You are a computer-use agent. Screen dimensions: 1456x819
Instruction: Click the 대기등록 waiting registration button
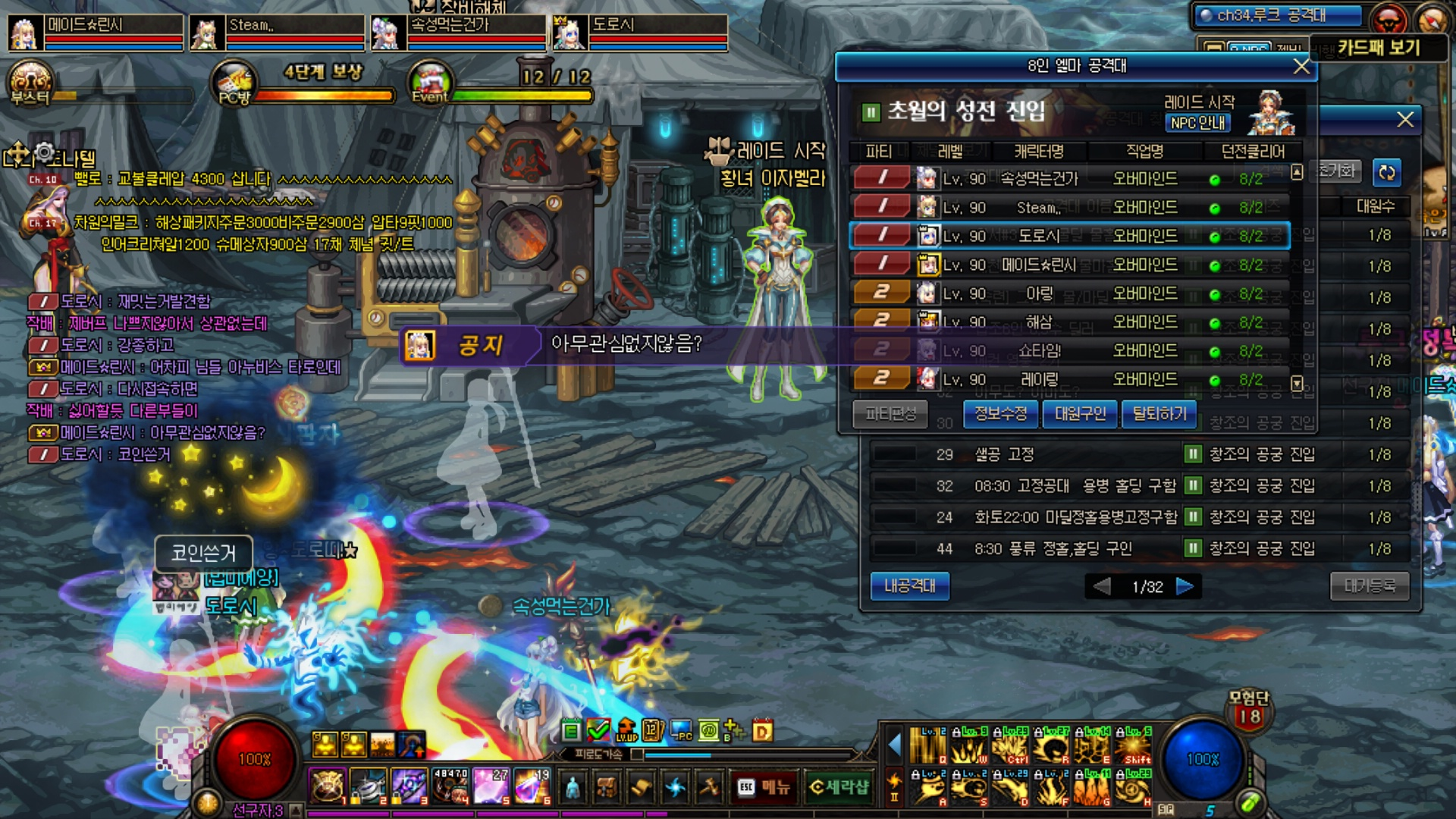(x=1369, y=586)
